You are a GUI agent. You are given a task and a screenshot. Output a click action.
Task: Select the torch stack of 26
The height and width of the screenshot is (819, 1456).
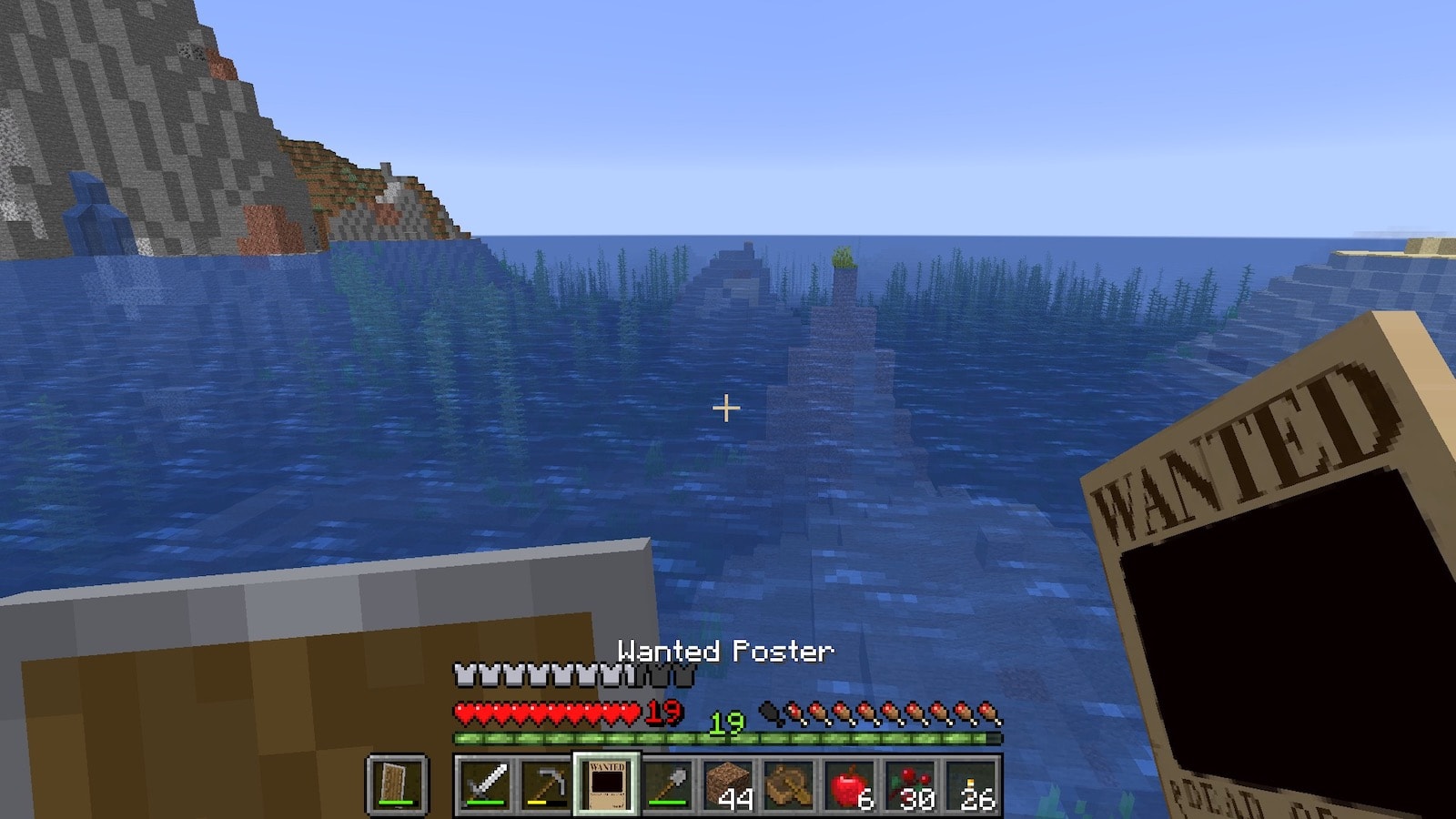[x=972, y=784]
